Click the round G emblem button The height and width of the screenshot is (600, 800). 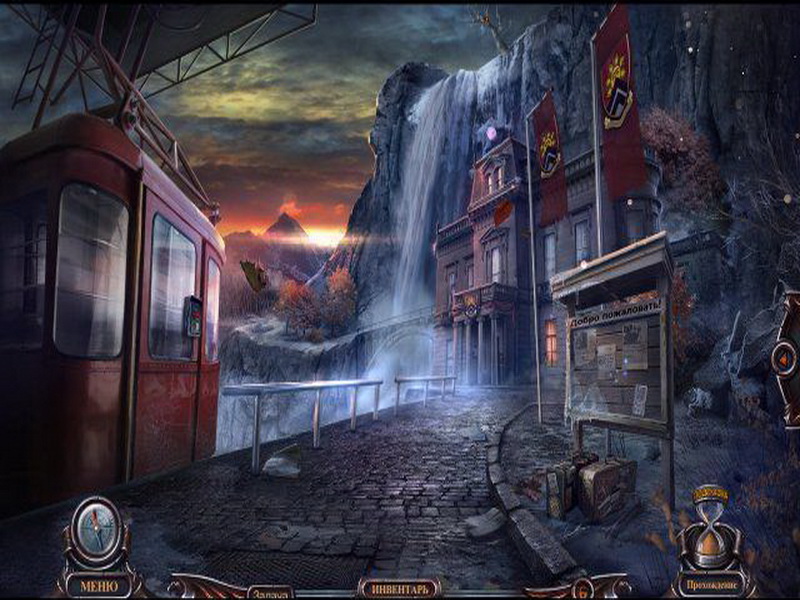(583, 590)
